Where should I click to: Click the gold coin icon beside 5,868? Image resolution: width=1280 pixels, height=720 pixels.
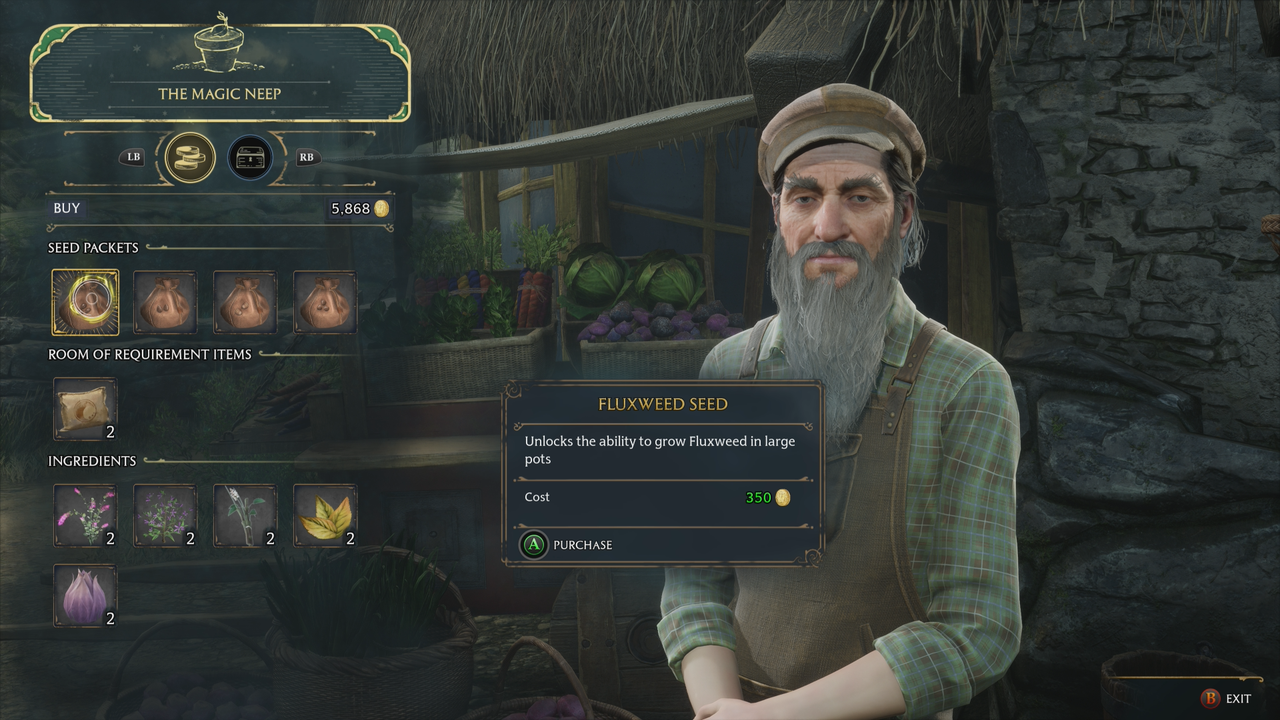tap(382, 208)
